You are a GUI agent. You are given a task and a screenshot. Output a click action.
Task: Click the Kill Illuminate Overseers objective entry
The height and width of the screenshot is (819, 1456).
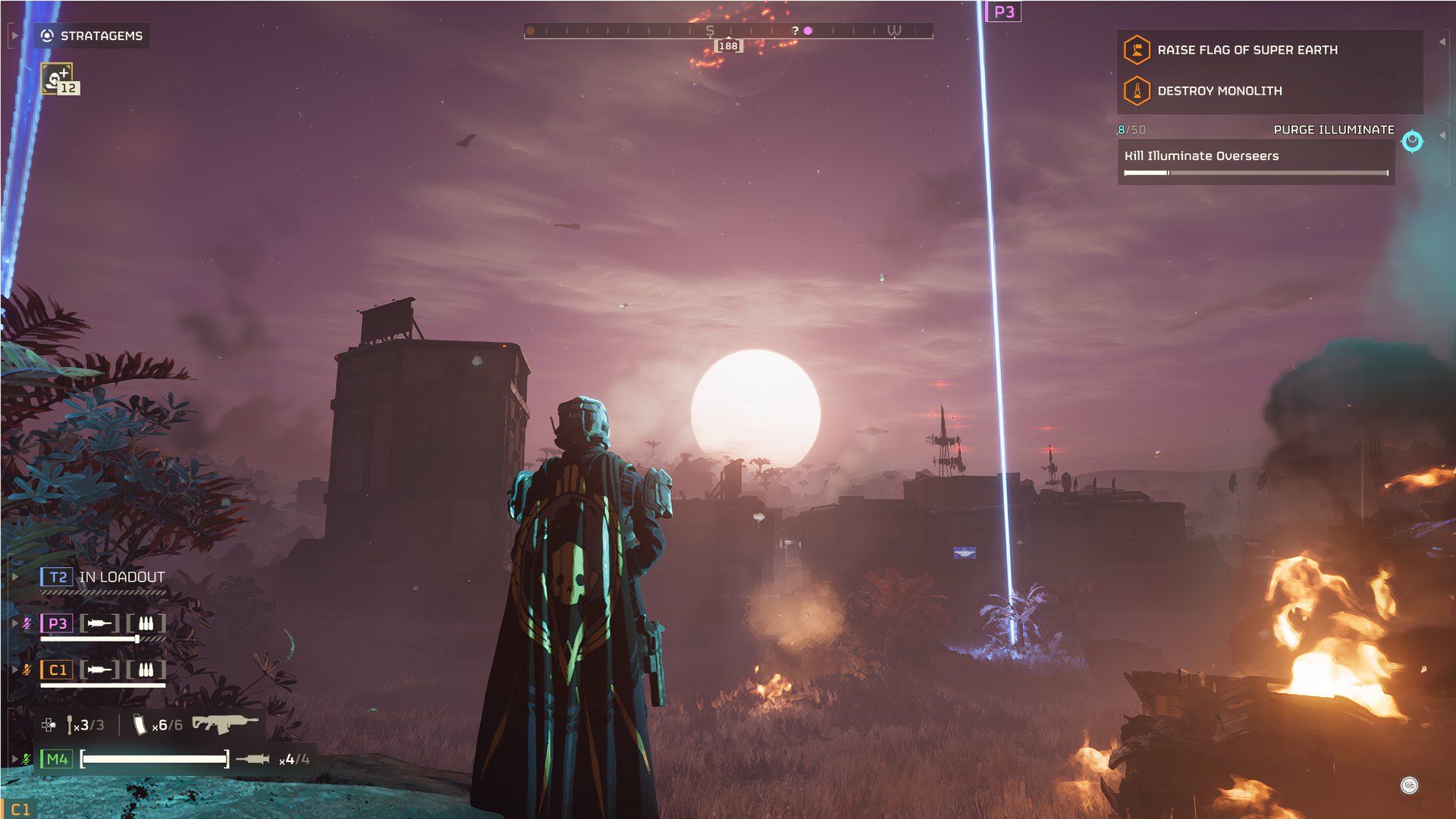(x=1202, y=156)
